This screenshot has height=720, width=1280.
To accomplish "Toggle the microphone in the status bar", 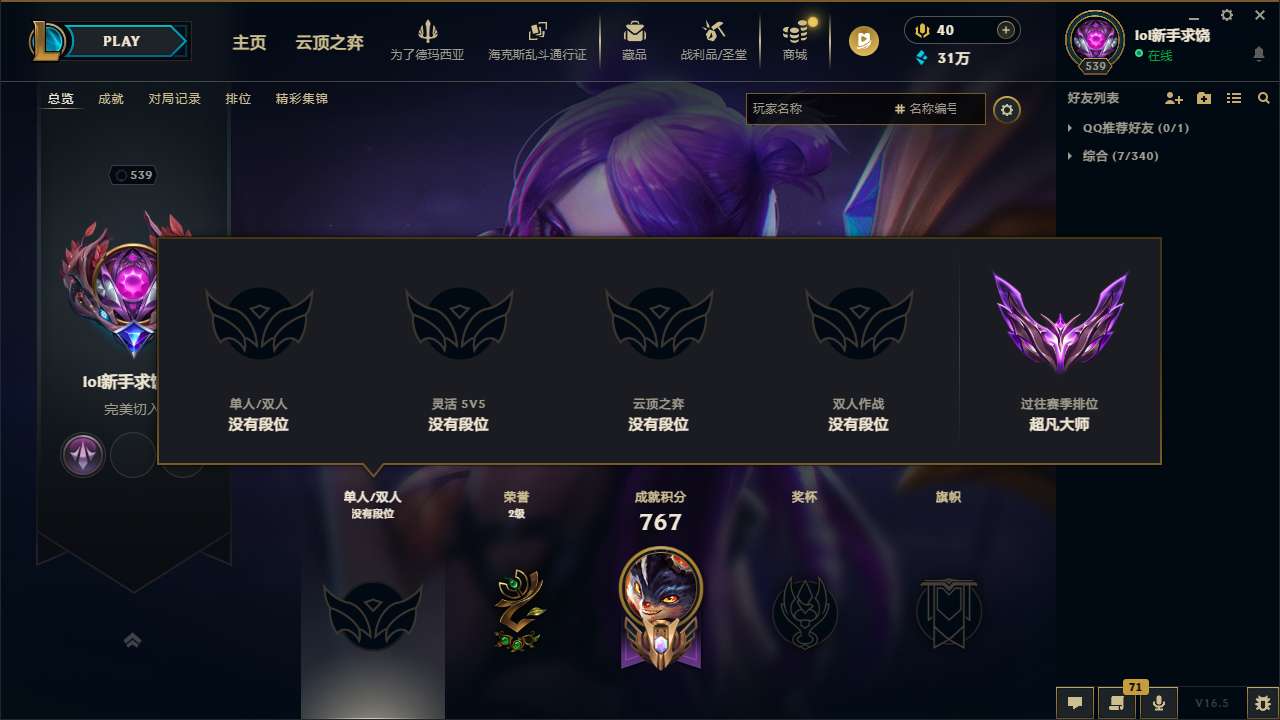I will pos(1158,703).
